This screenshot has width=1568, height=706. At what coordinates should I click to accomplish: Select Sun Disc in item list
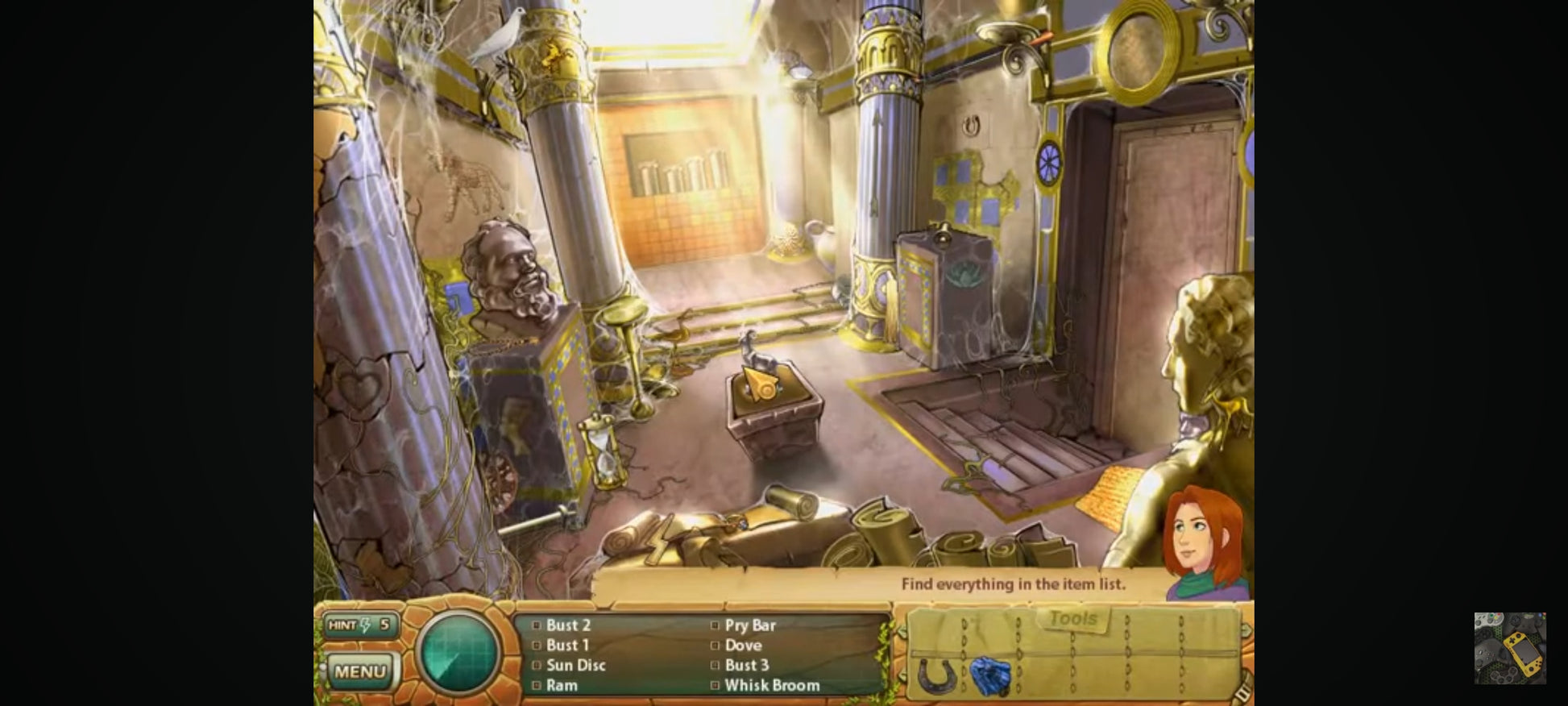click(x=575, y=666)
